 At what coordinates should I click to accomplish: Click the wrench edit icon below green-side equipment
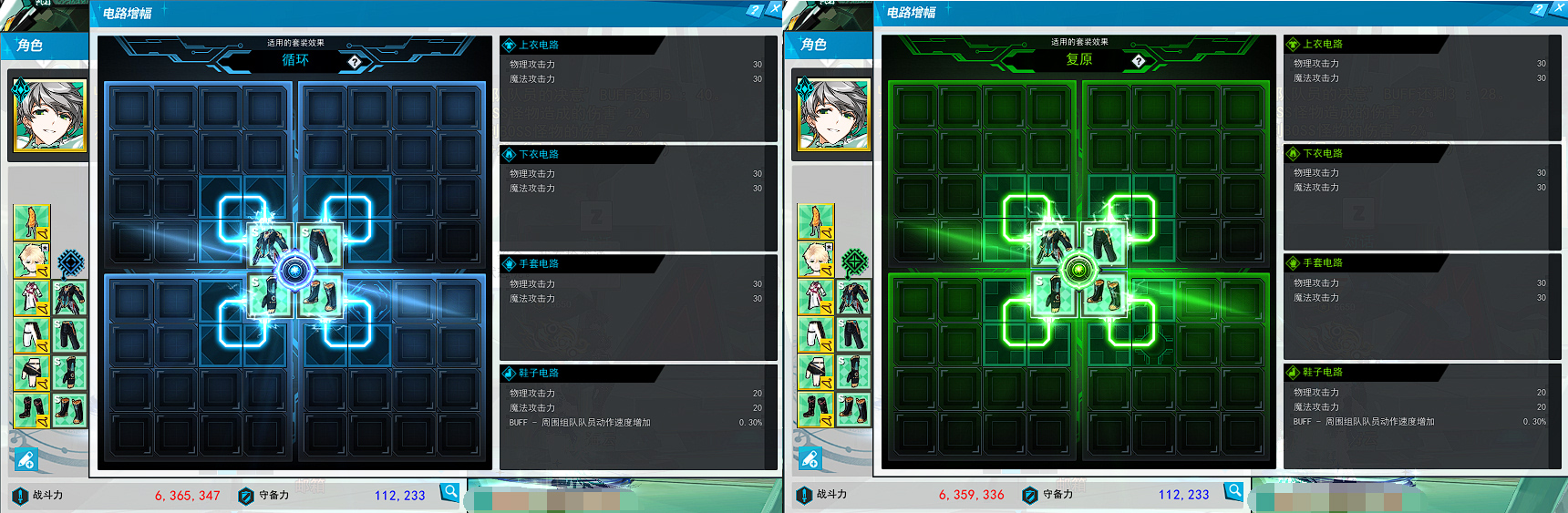coord(810,459)
